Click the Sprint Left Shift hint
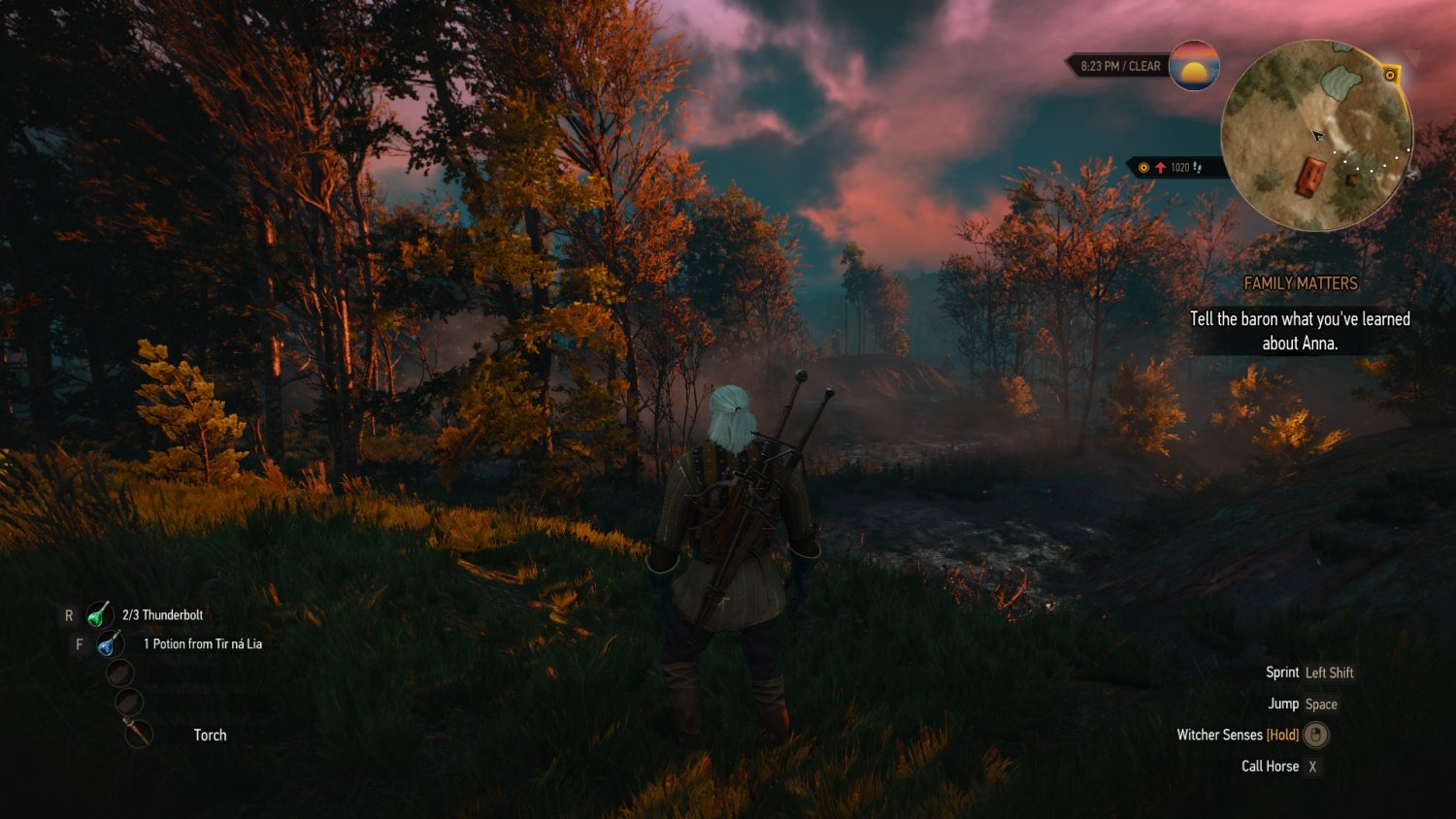The height and width of the screenshot is (819, 1456). (x=1310, y=672)
